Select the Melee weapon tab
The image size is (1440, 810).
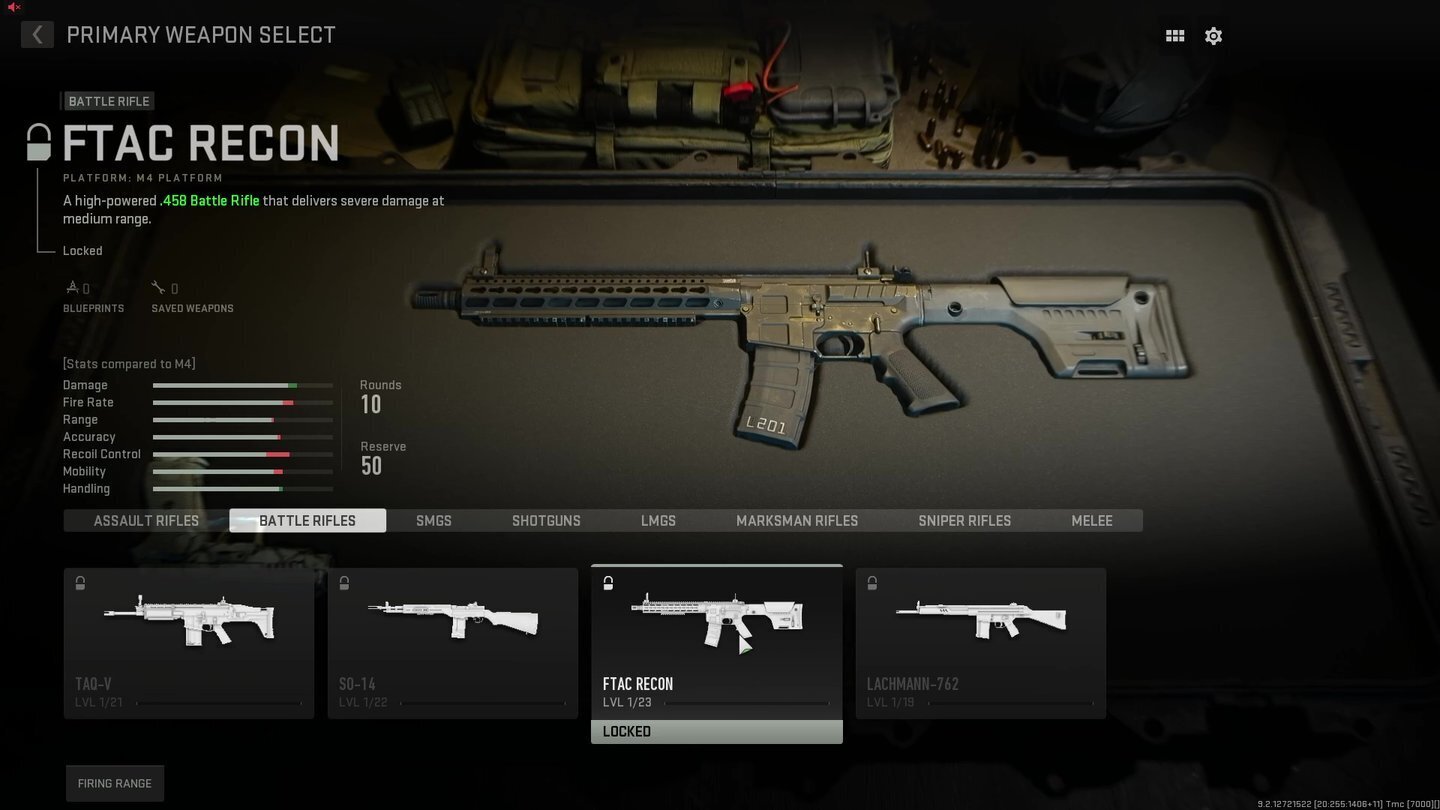[x=1091, y=520]
